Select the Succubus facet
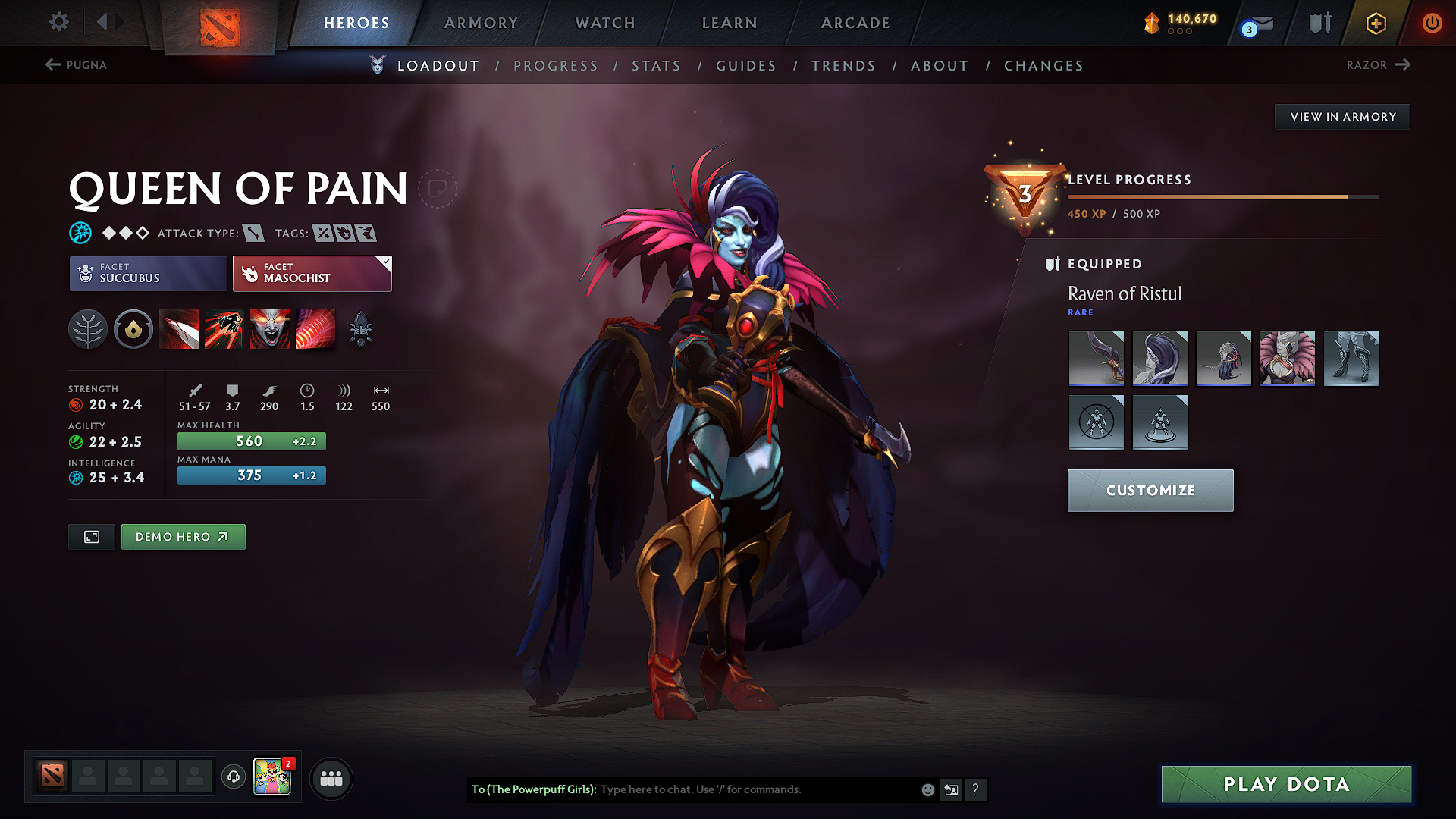The width and height of the screenshot is (1456, 819). (147, 273)
